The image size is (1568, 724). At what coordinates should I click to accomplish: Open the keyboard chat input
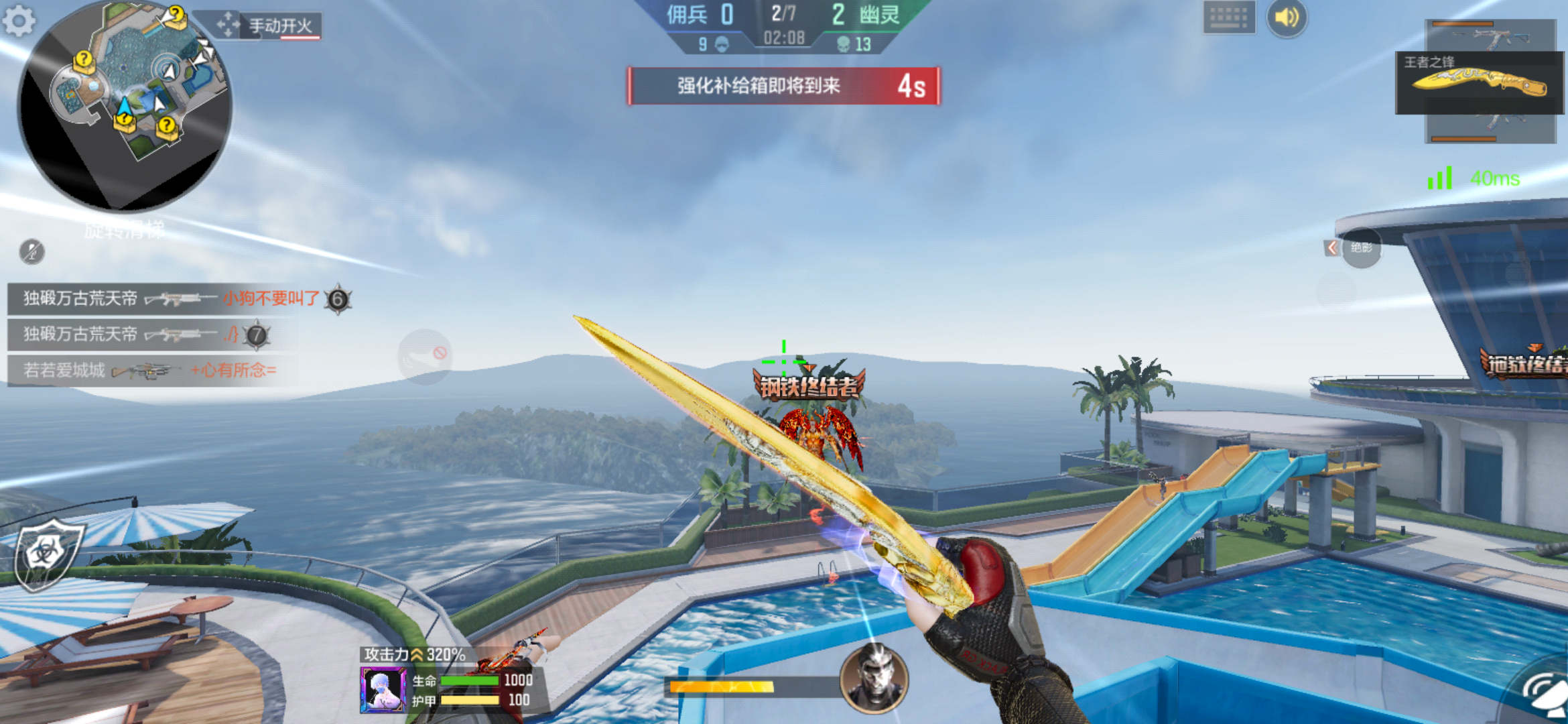1228,17
